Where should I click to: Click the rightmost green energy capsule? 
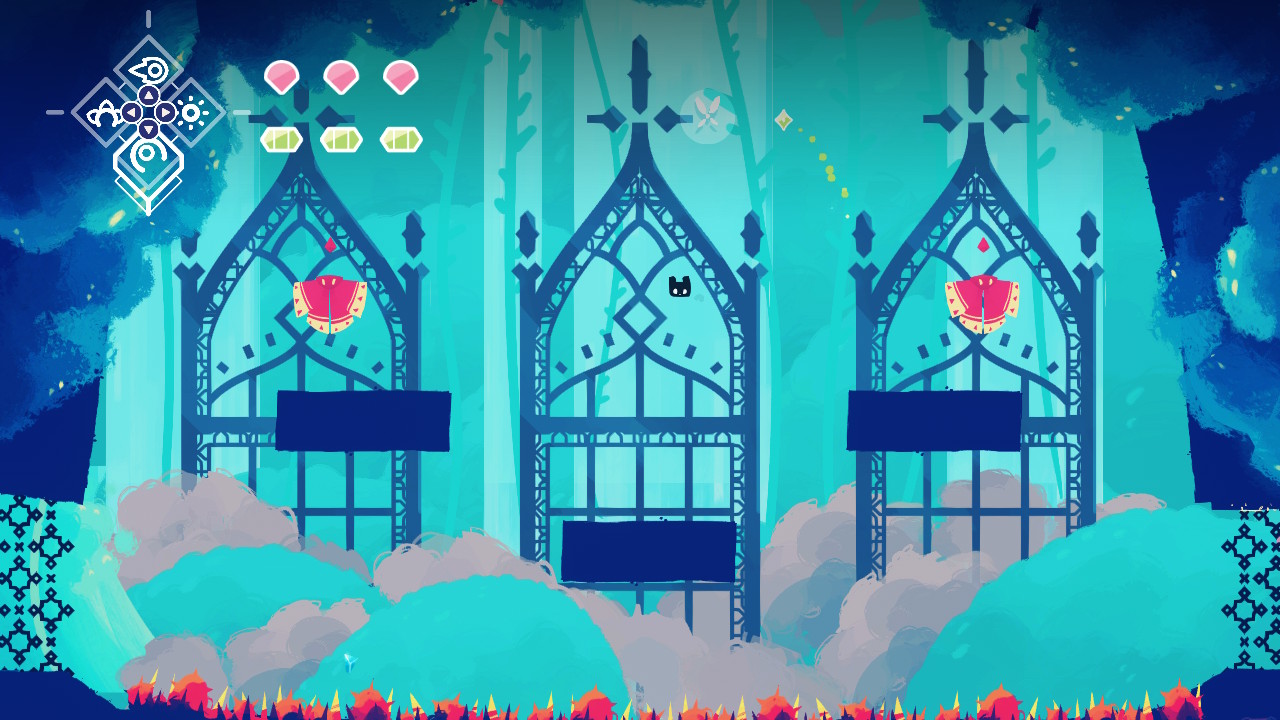coord(398,138)
